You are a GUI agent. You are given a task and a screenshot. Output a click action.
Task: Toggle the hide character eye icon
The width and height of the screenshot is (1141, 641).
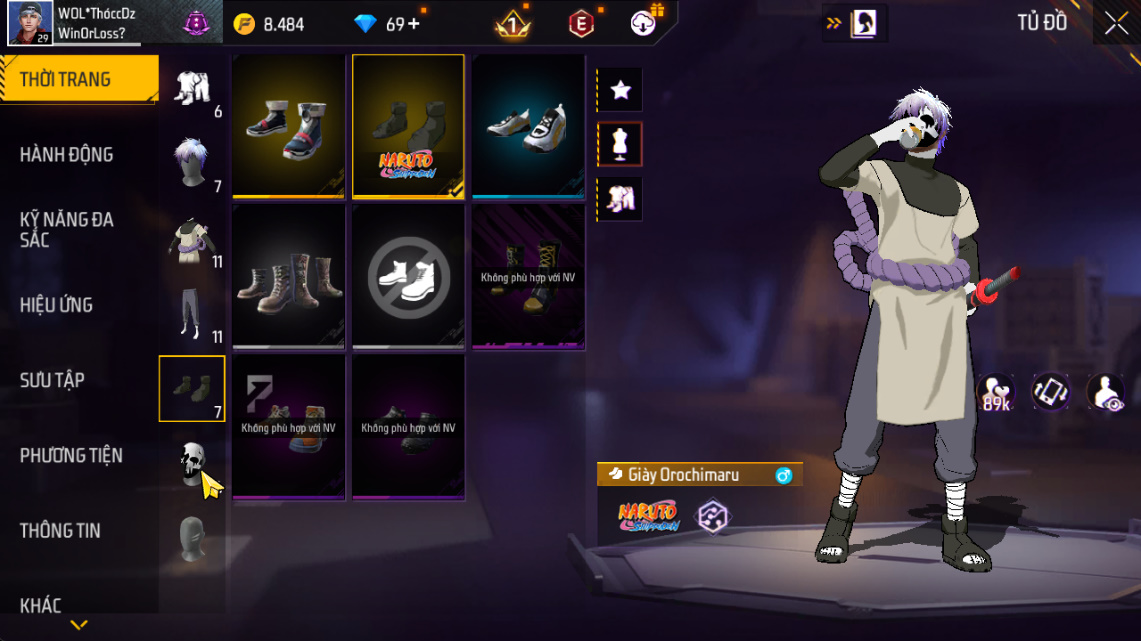point(1105,392)
